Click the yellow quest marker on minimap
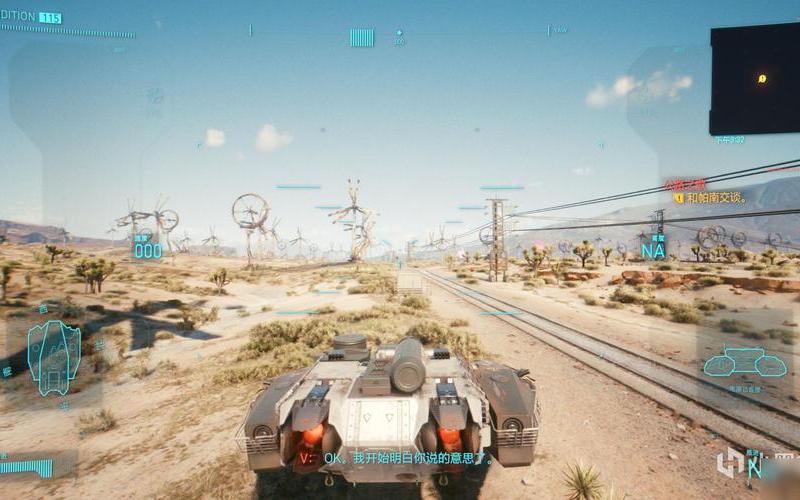This screenshot has width=800, height=500. tap(762, 78)
